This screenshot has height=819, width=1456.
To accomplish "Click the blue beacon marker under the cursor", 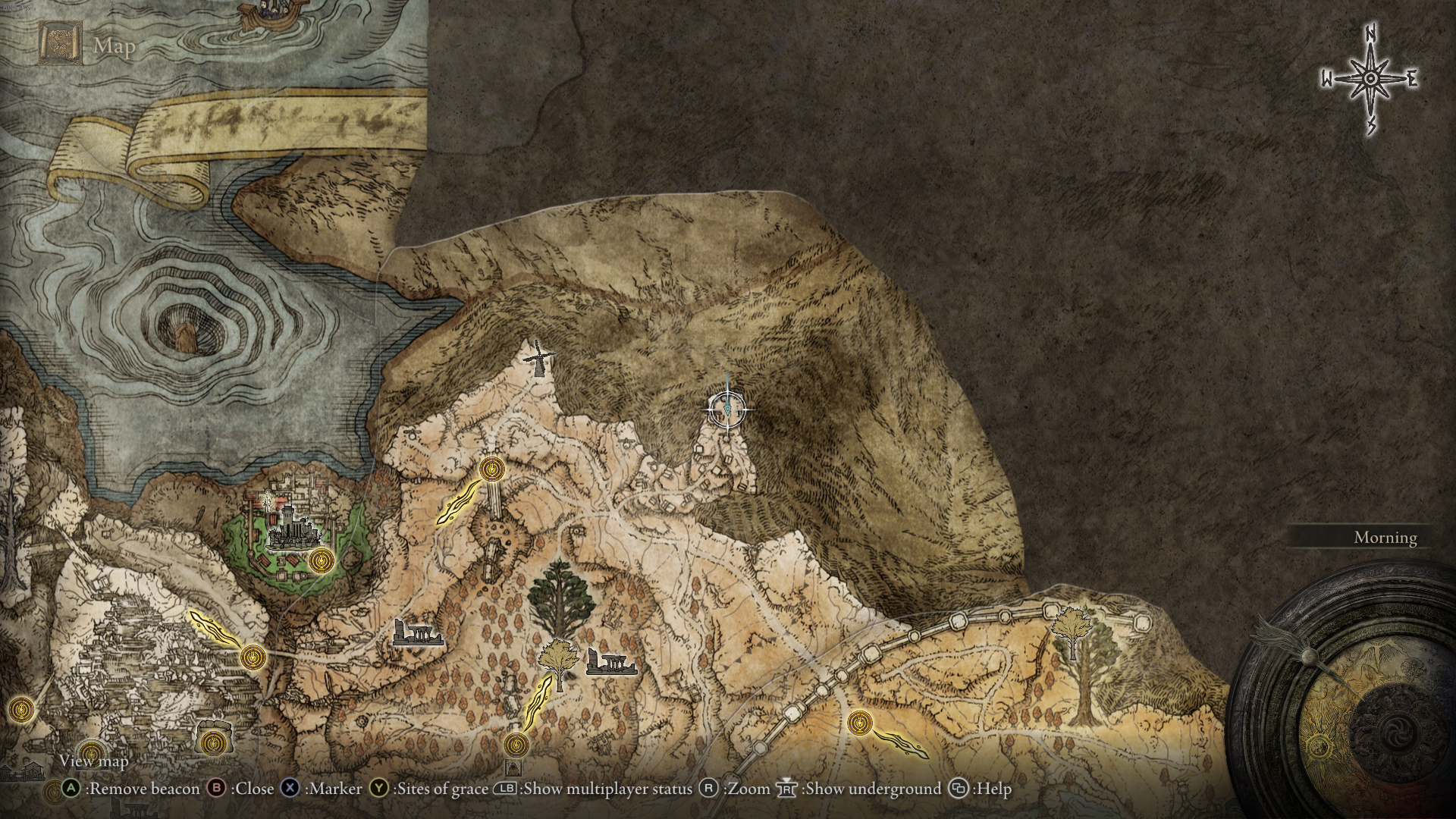I will click(728, 409).
